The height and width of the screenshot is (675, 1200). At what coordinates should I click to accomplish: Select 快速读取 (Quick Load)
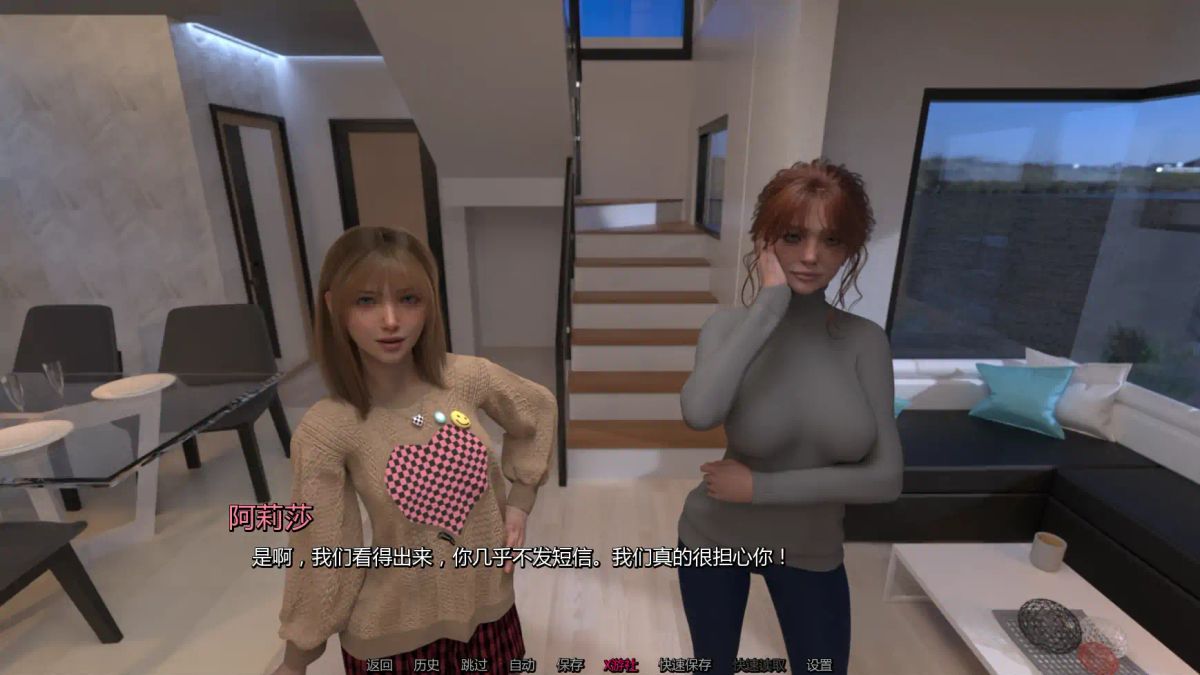[760, 665]
